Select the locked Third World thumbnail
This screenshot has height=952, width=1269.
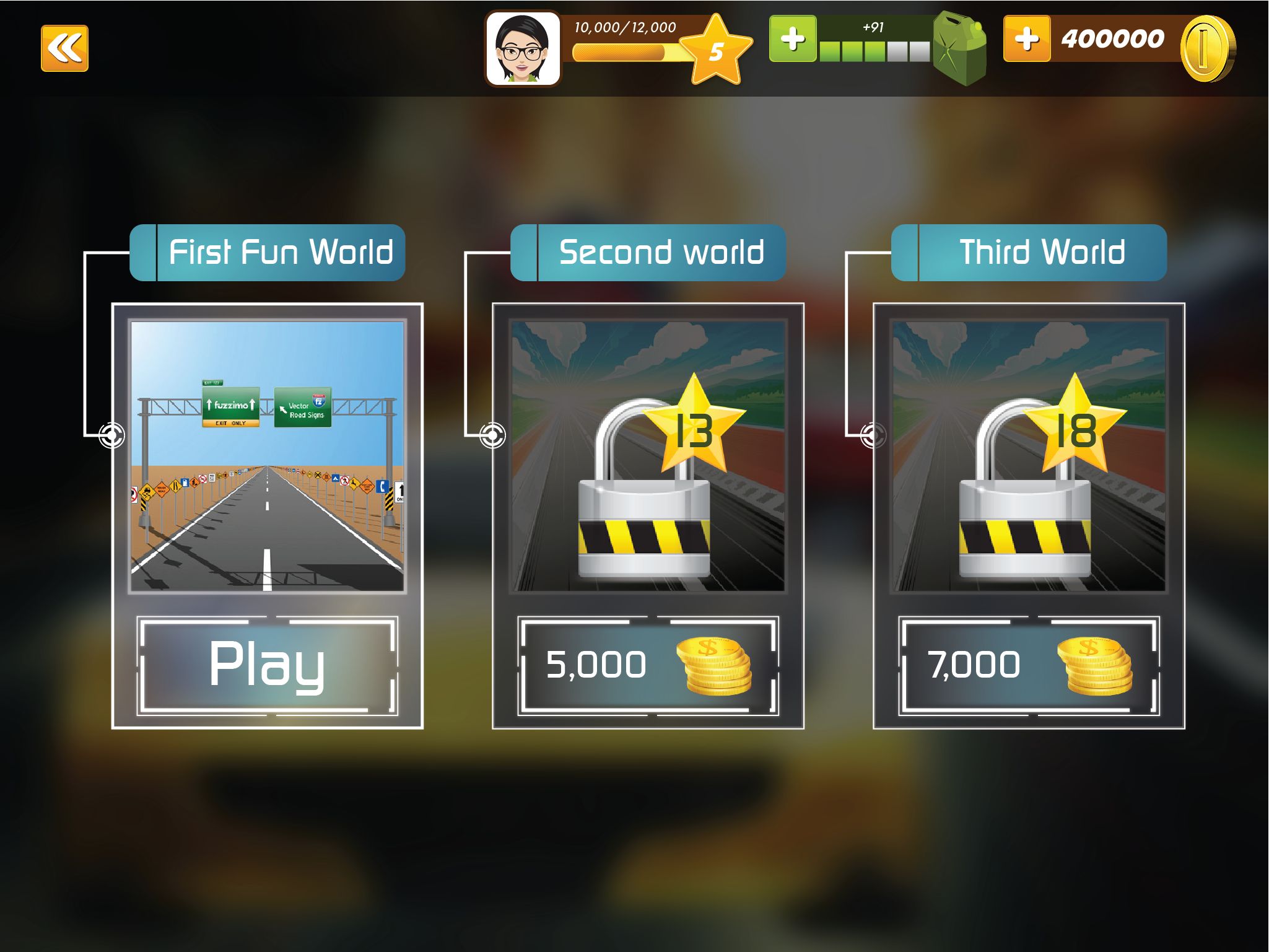click(x=1029, y=456)
